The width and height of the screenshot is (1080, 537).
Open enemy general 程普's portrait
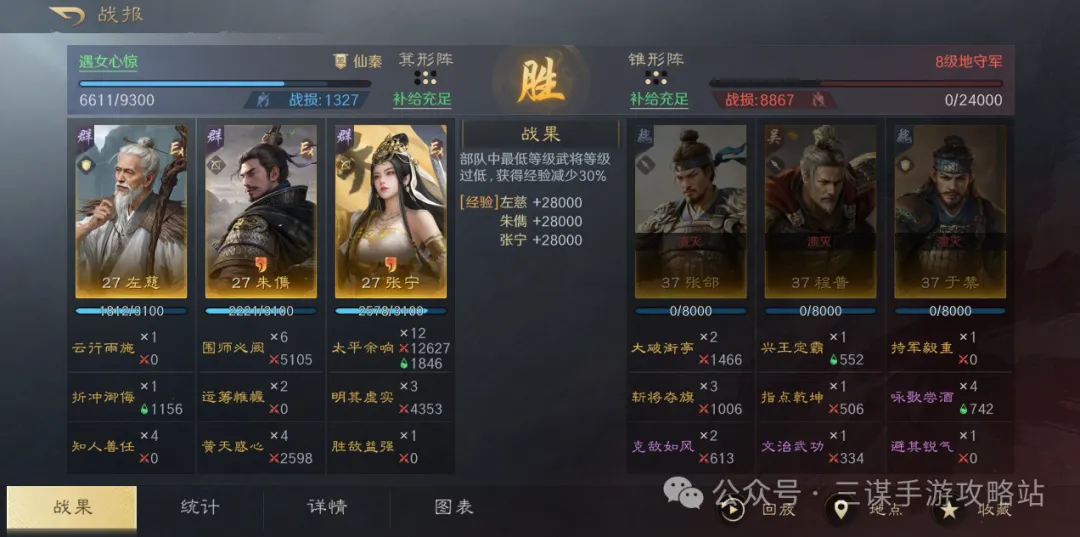(820, 211)
